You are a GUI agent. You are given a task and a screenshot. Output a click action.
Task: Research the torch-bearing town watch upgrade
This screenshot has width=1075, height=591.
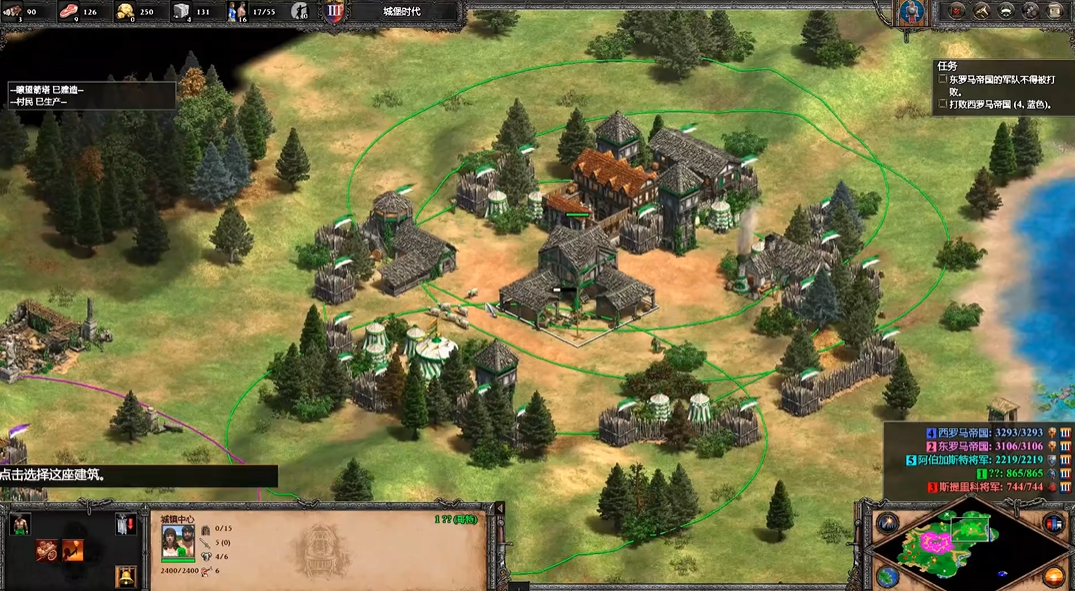(72, 549)
